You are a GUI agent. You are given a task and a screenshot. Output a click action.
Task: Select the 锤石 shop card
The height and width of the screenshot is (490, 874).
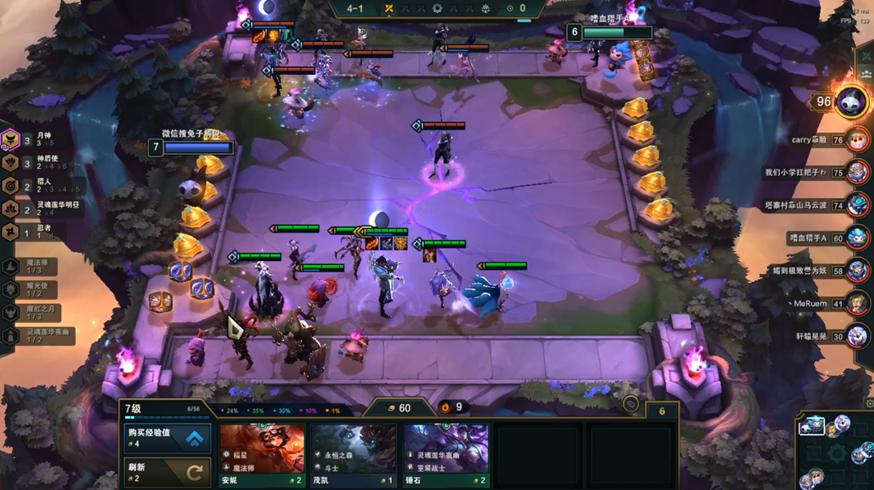click(x=446, y=453)
